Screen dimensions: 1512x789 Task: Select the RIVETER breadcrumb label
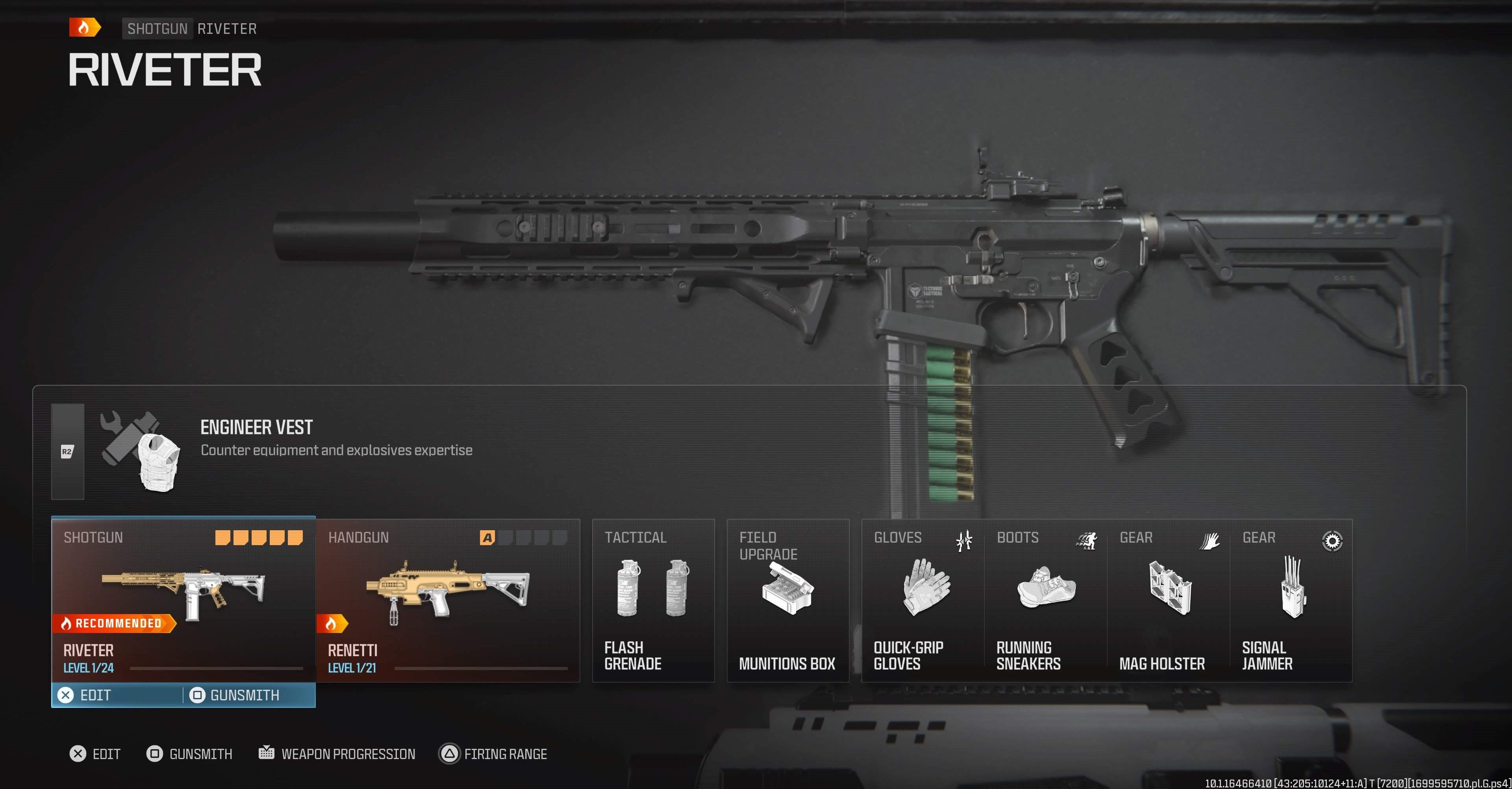227,28
